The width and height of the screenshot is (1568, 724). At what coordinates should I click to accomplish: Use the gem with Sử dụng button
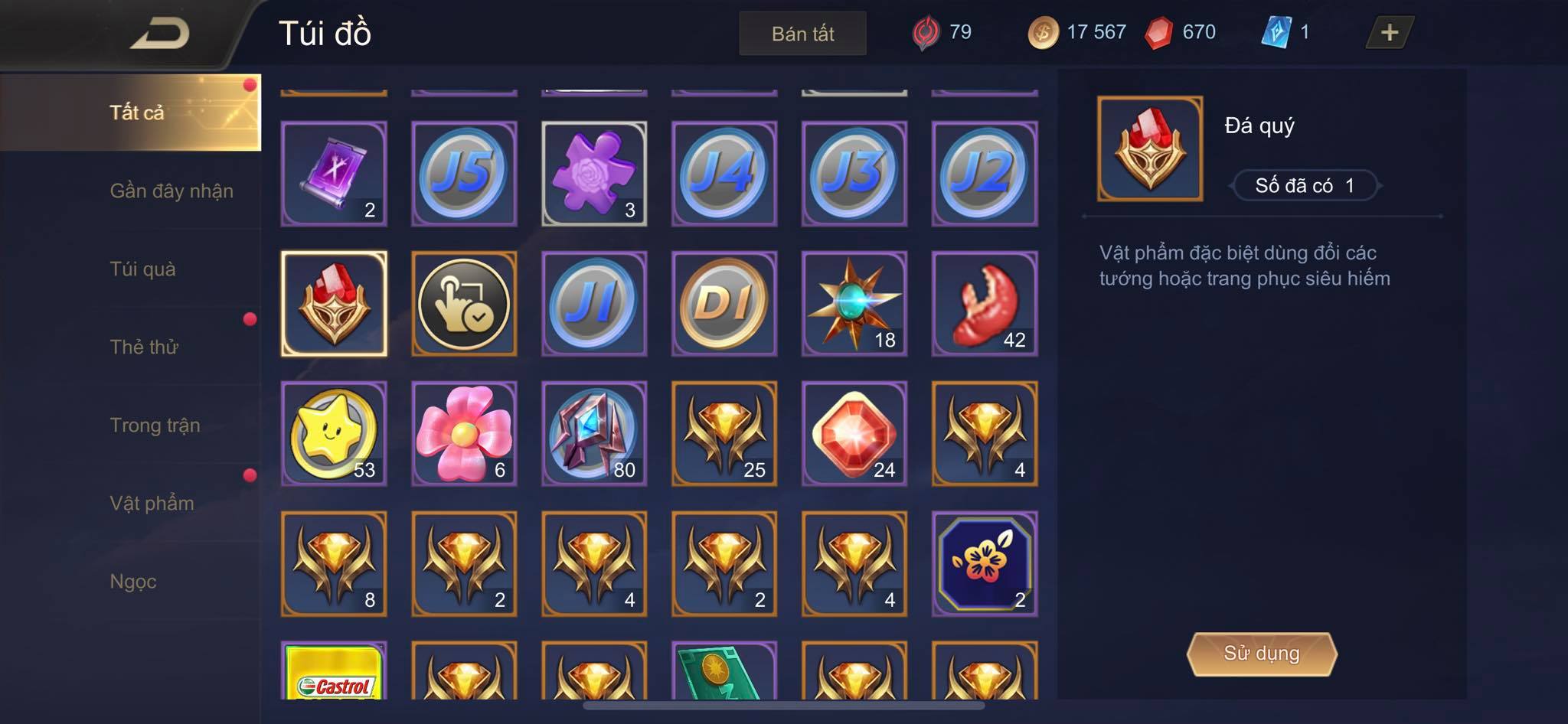(x=1261, y=654)
